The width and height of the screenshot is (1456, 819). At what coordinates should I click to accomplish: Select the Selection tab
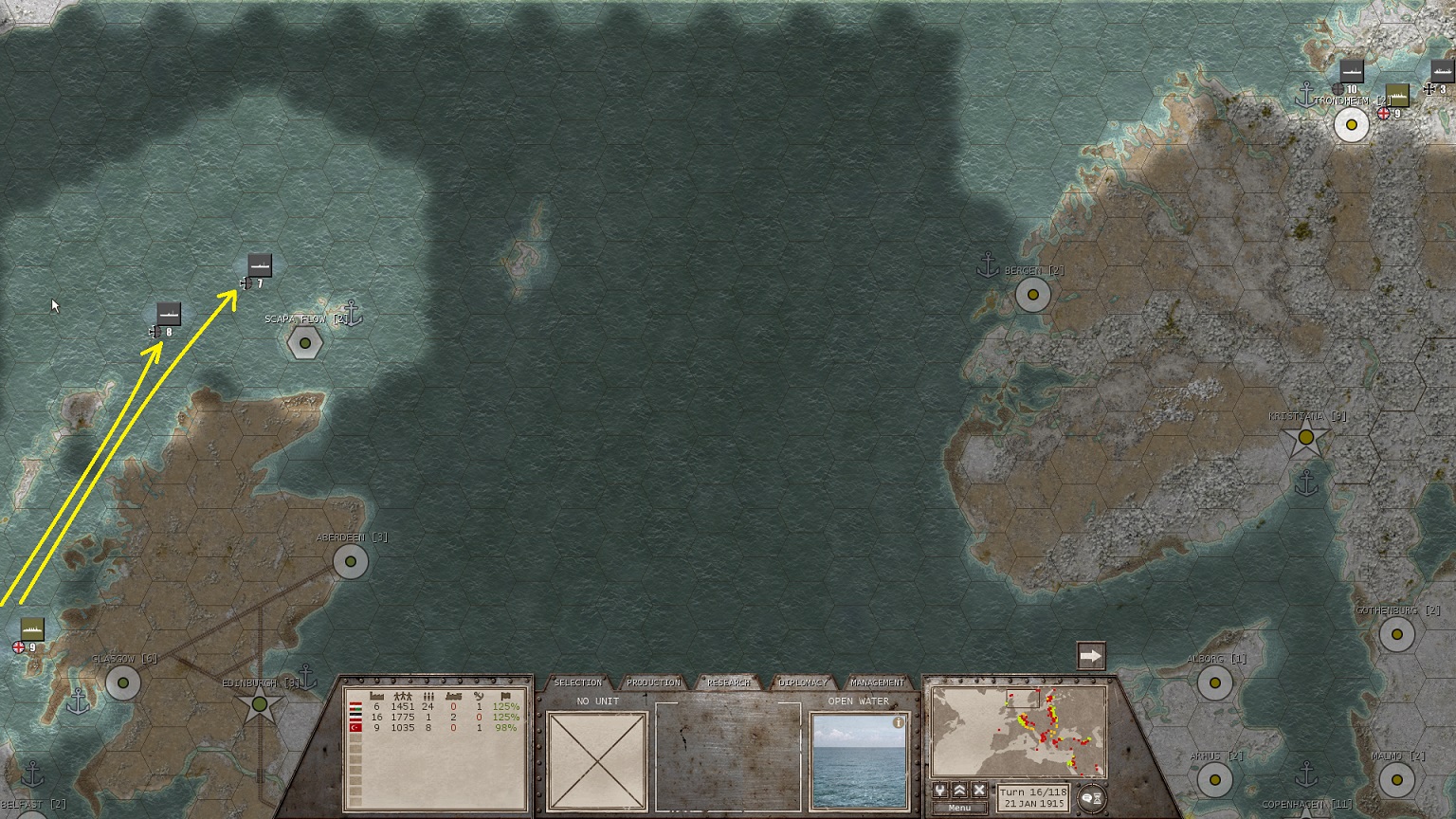[577, 682]
